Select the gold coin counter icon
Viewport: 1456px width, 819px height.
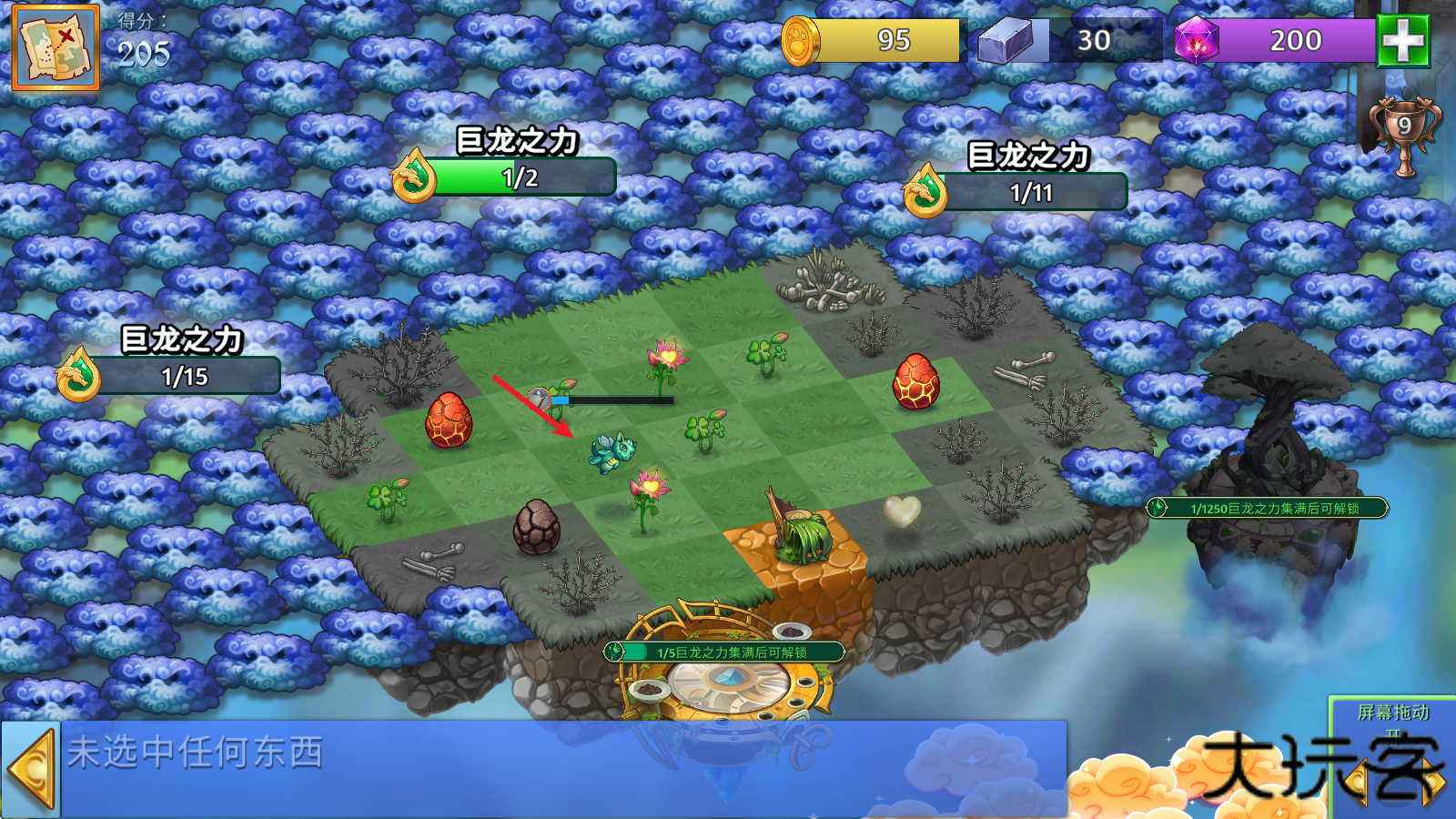[801, 41]
